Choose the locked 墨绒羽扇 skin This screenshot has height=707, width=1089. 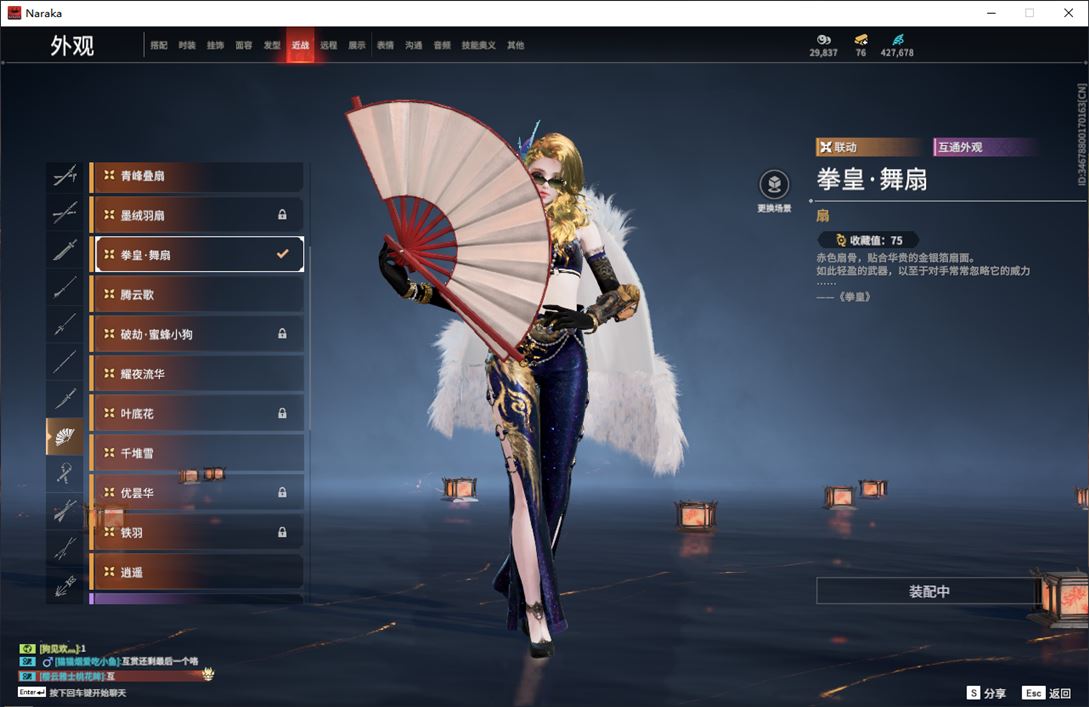tap(197, 215)
